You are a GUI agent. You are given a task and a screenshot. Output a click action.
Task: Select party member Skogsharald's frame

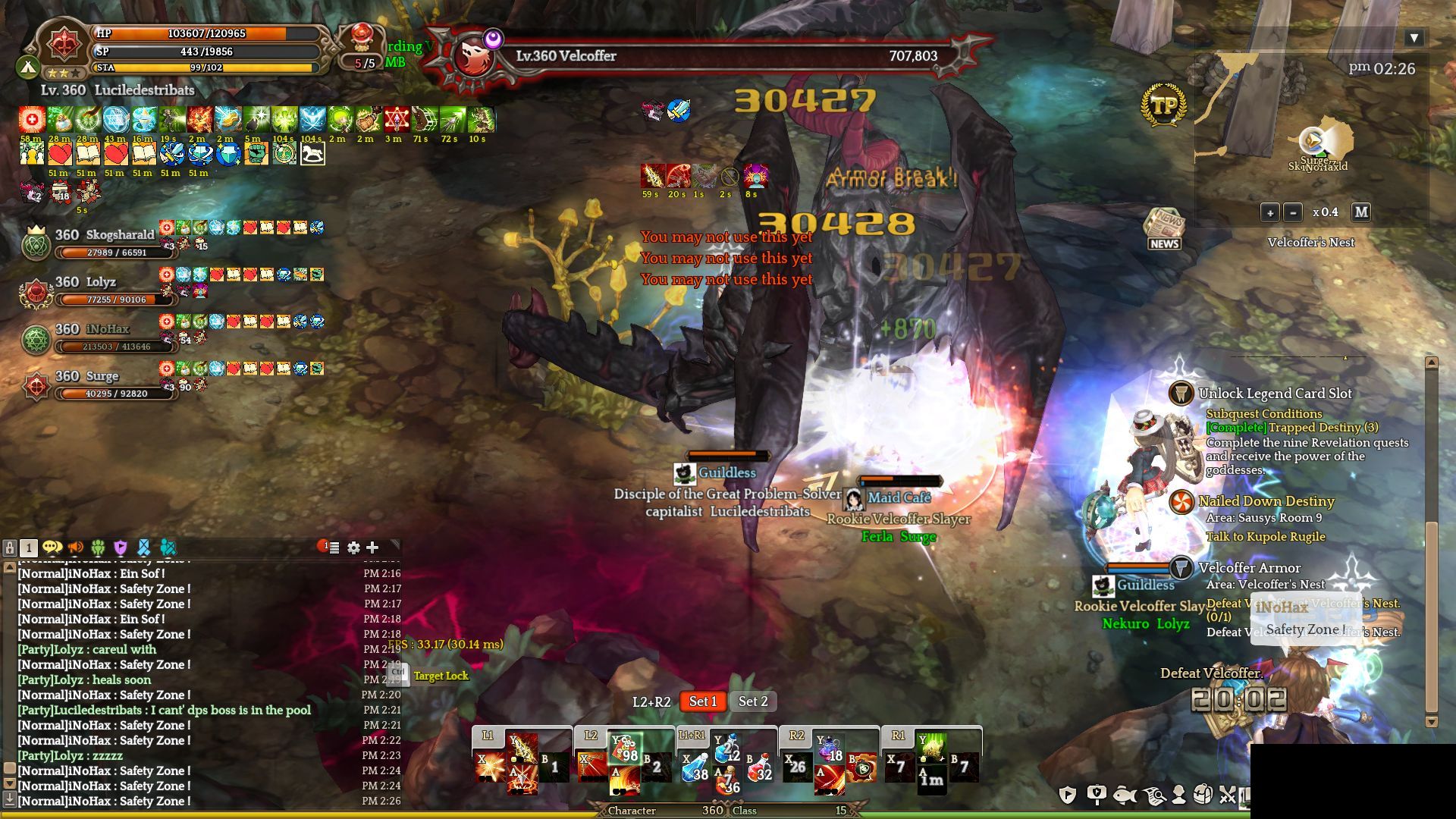click(x=99, y=243)
